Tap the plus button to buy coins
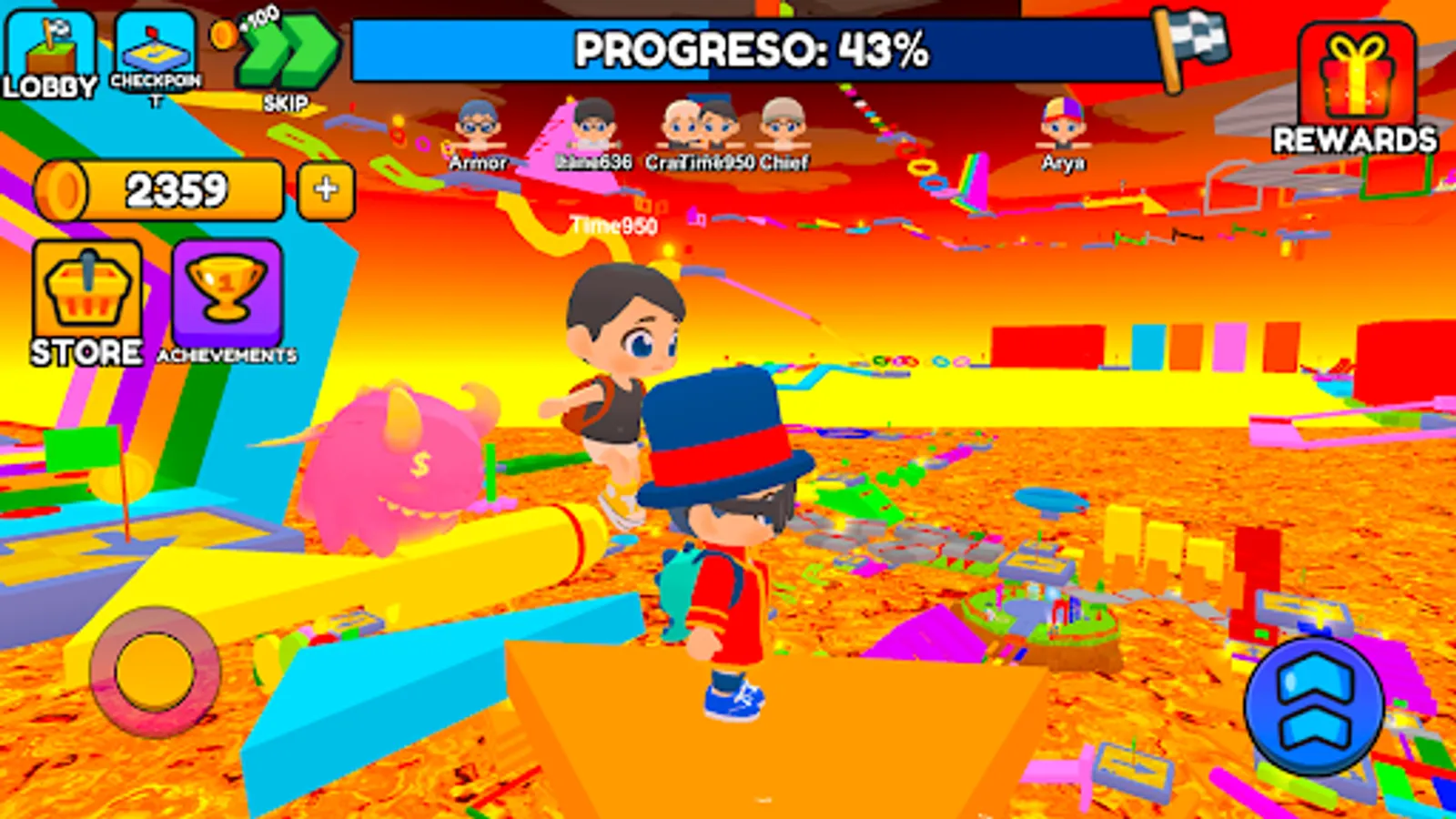This screenshot has width=1456, height=819. [325, 189]
